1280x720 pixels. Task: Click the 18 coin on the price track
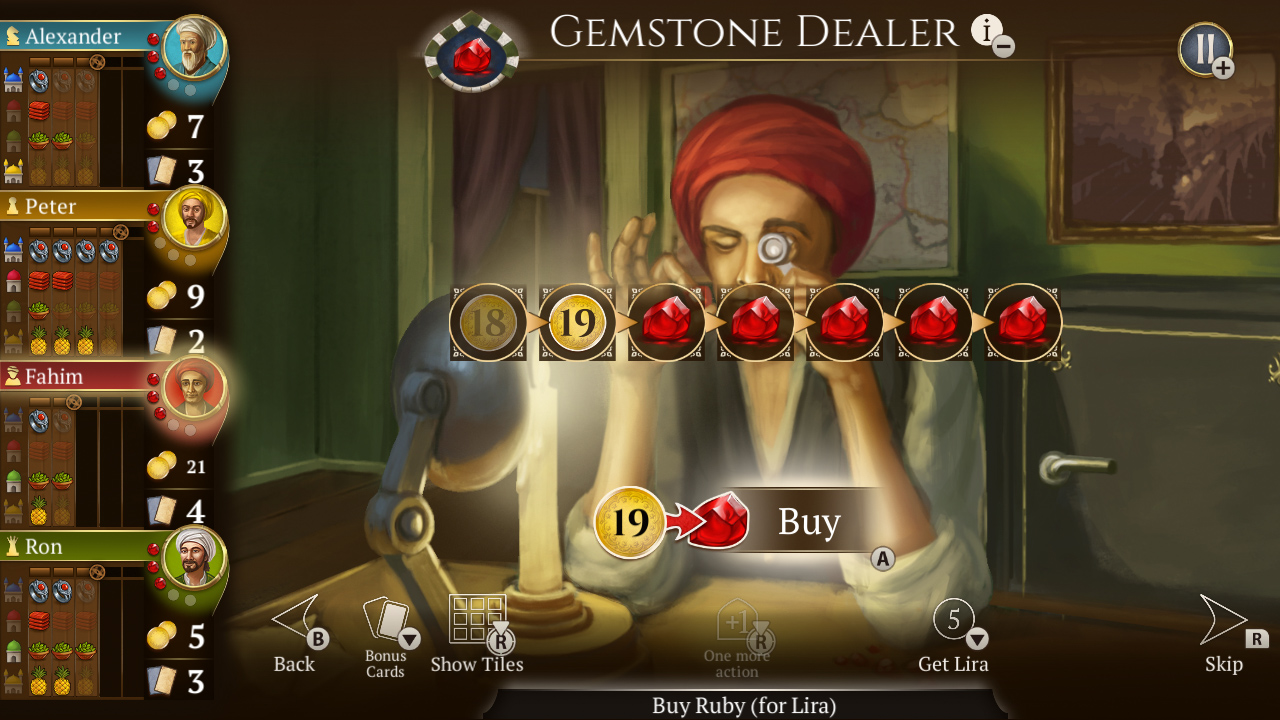pos(489,322)
